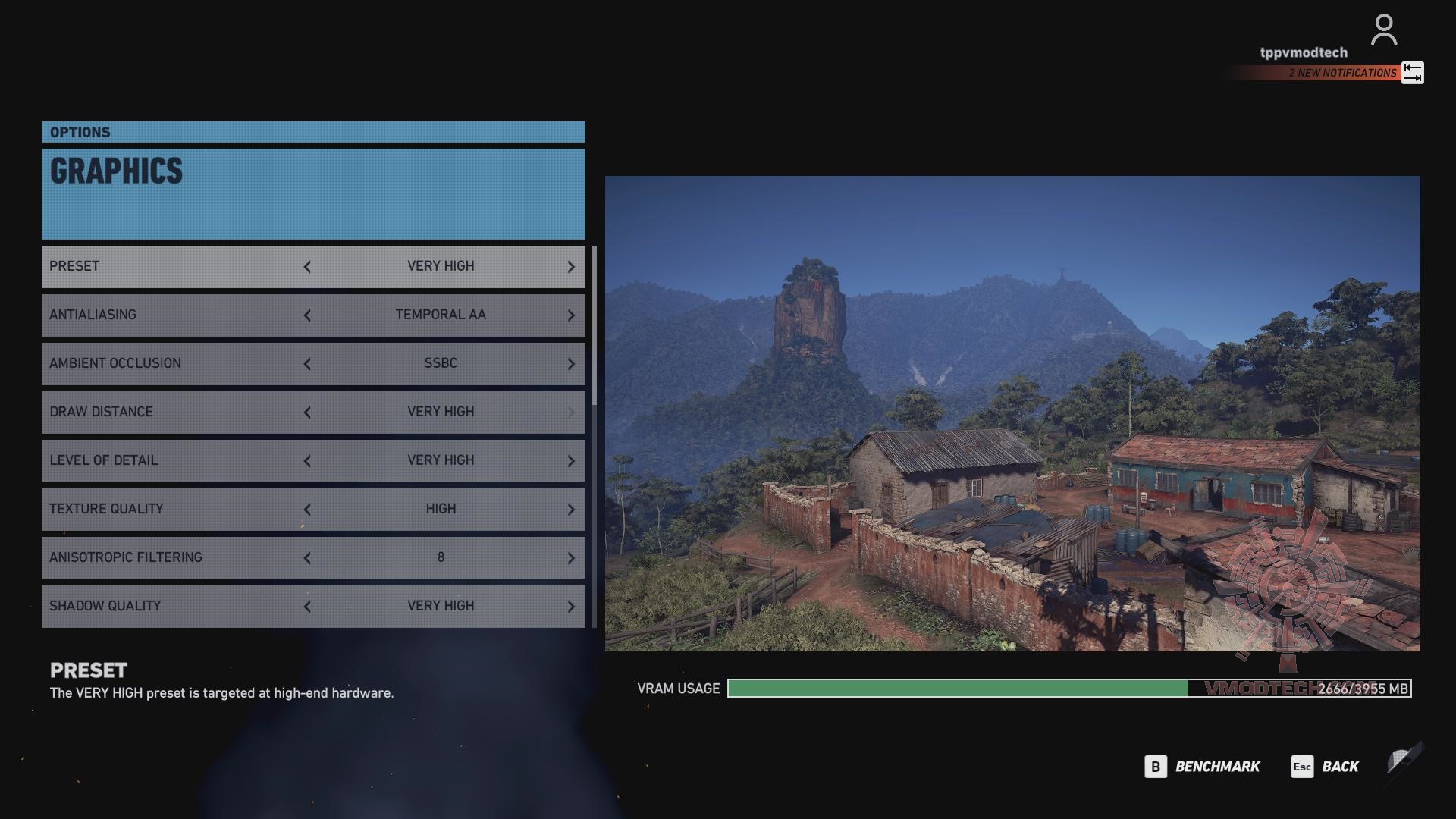Open the tppvmodtech profile icon
This screenshot has width=1456, height=819.
1383,30
